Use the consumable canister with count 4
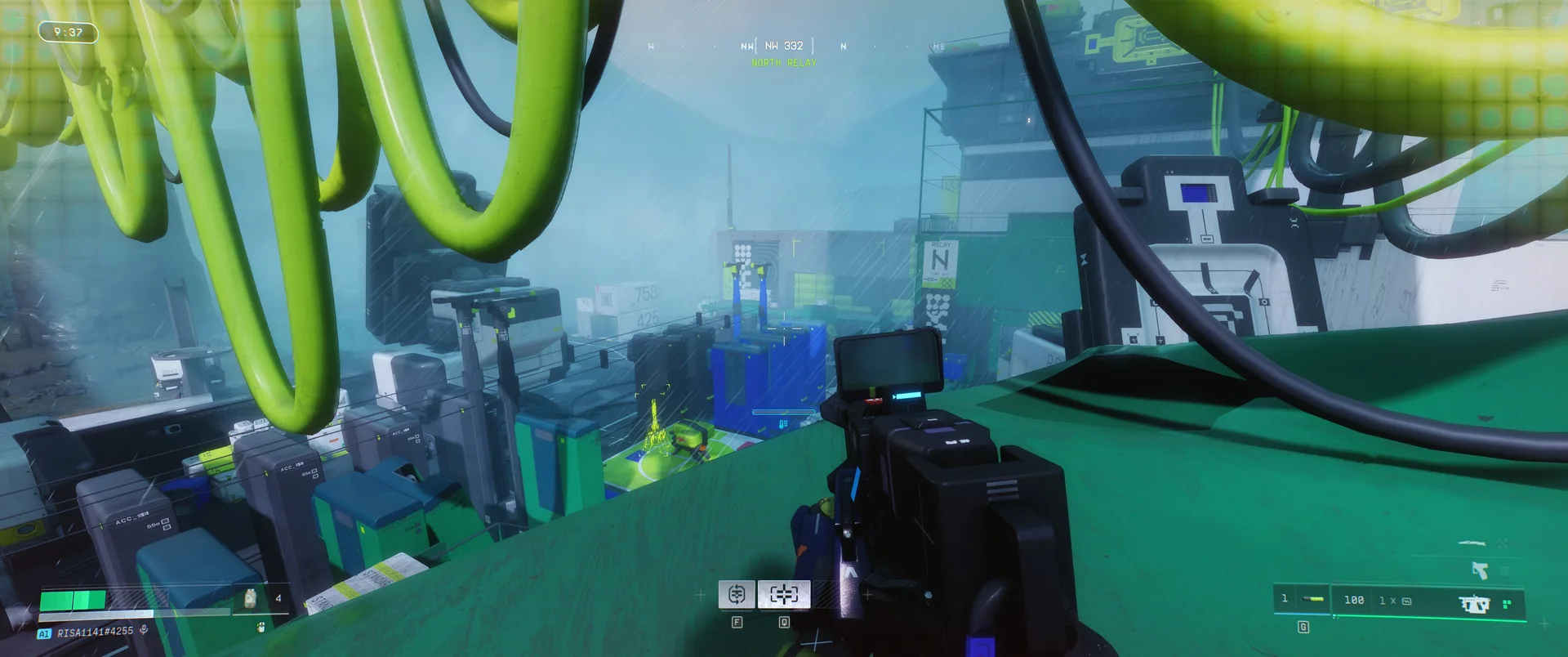Screen dimensions: 1568x657 coord(251,599)
